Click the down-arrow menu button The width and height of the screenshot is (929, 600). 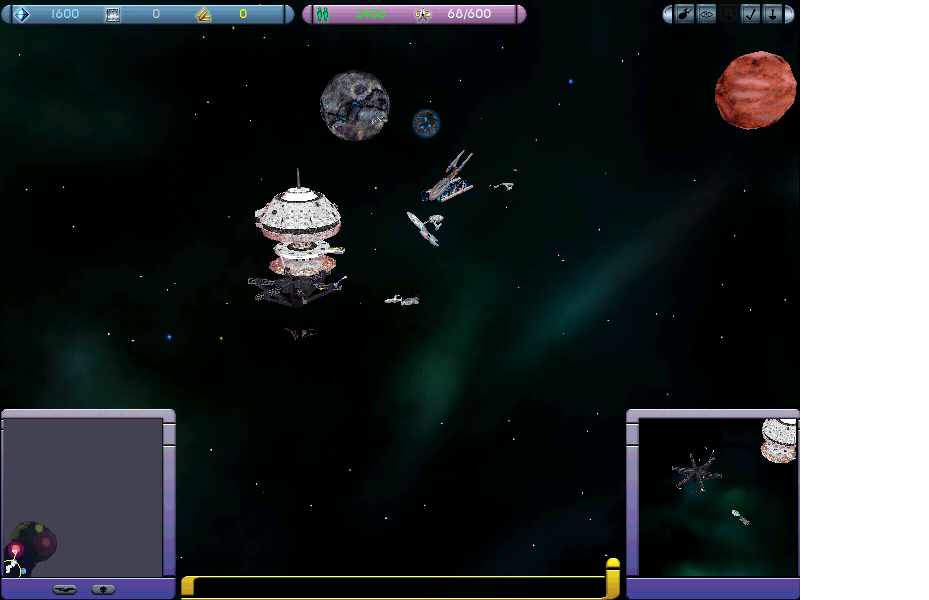[772, 14]
